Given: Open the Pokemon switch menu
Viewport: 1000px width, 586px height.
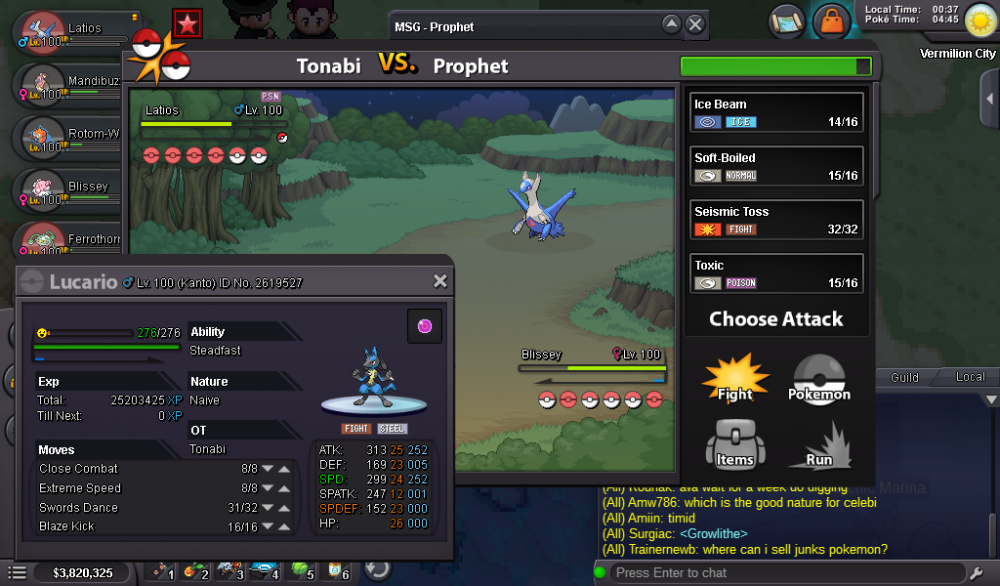Looking at the screenshot, I should click(820, 379).
